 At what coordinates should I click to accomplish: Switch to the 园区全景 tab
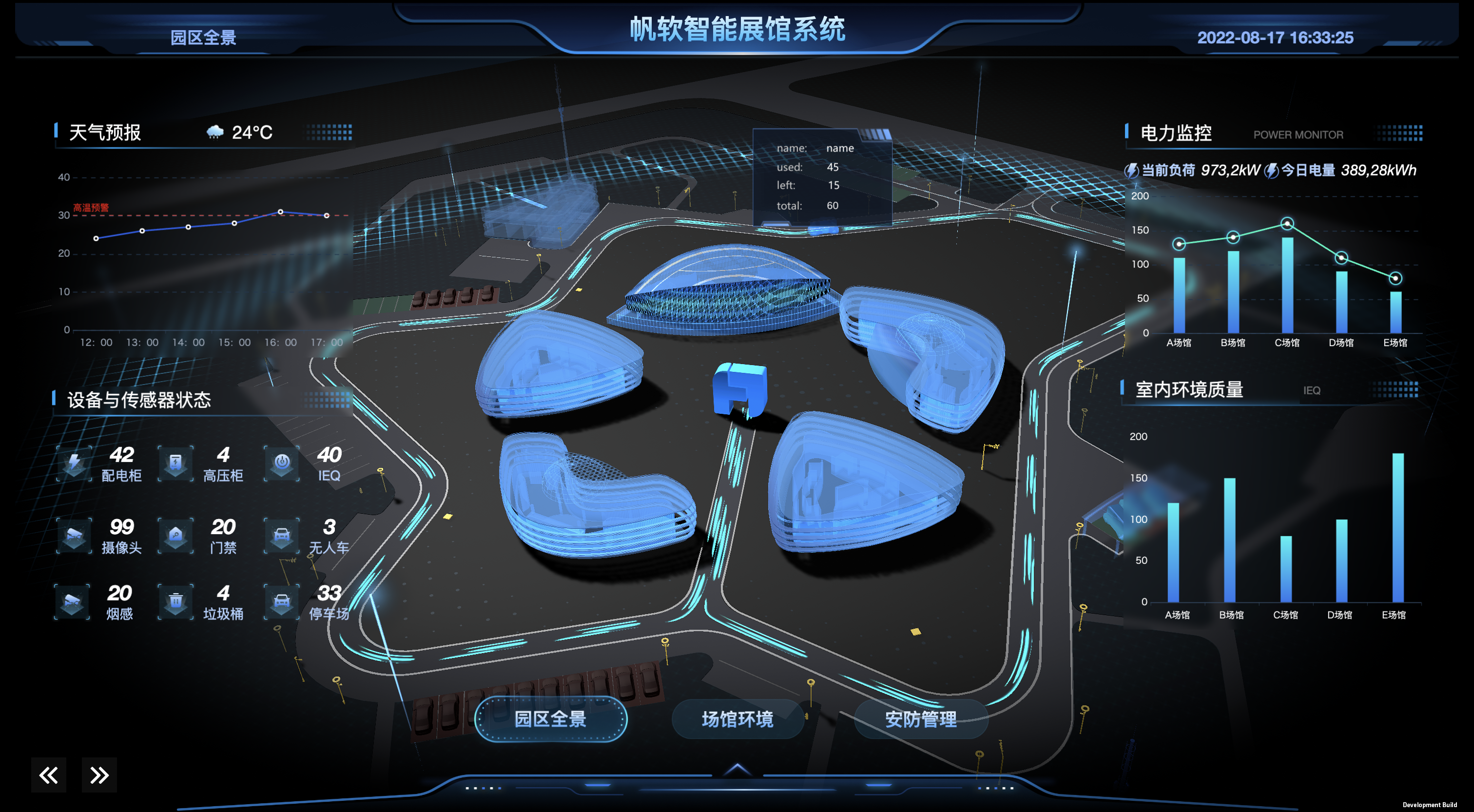[x=550, y=719]
